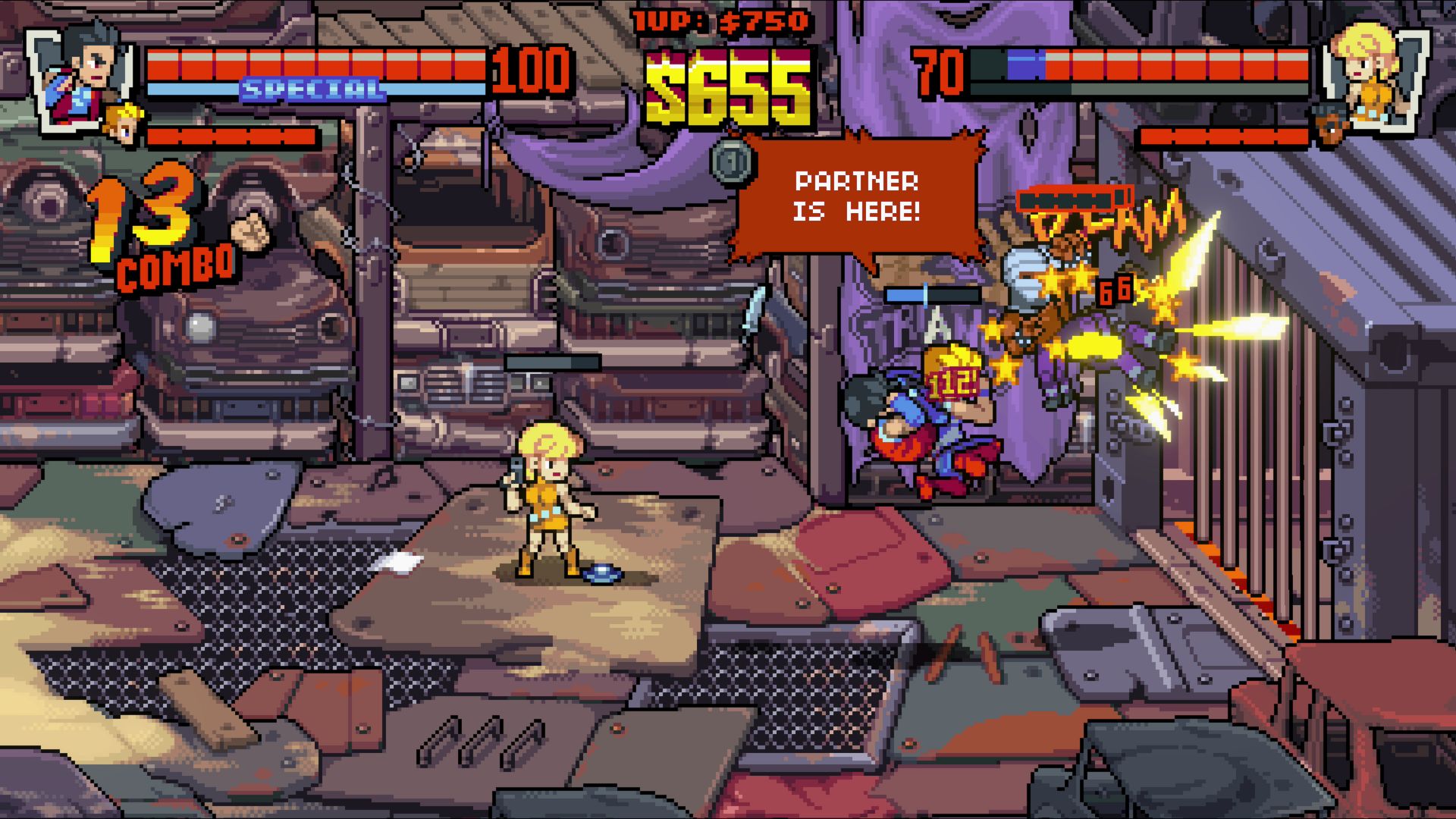Click the "Partner is here!" notification
Image resolution: width=1456 pixels, height=819 pixels.
click(857, 196)
